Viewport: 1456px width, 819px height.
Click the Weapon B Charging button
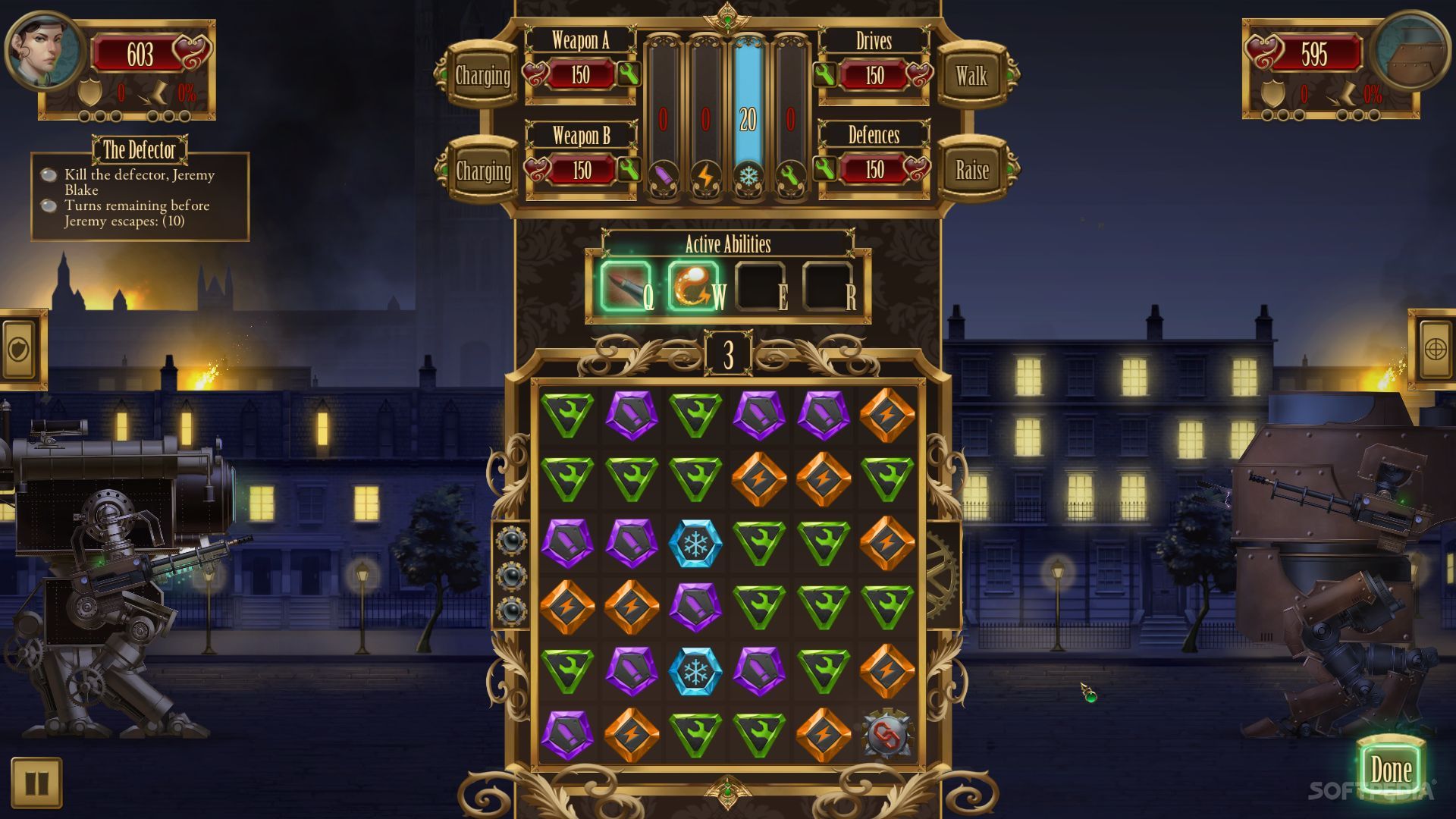point(482,171)
